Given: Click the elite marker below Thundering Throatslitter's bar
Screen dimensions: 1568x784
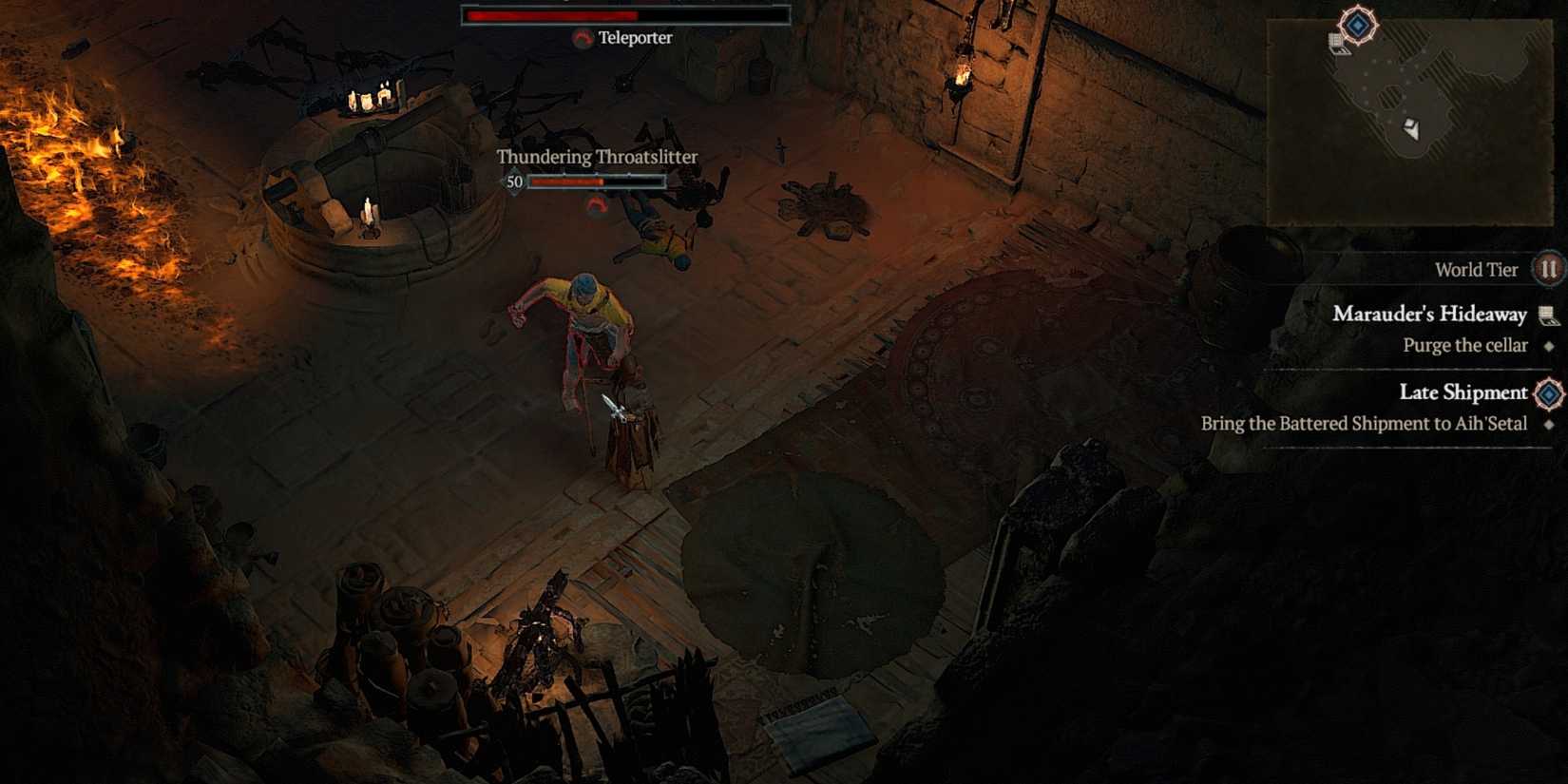Looking at the screenshot, I should coord(597,202).
